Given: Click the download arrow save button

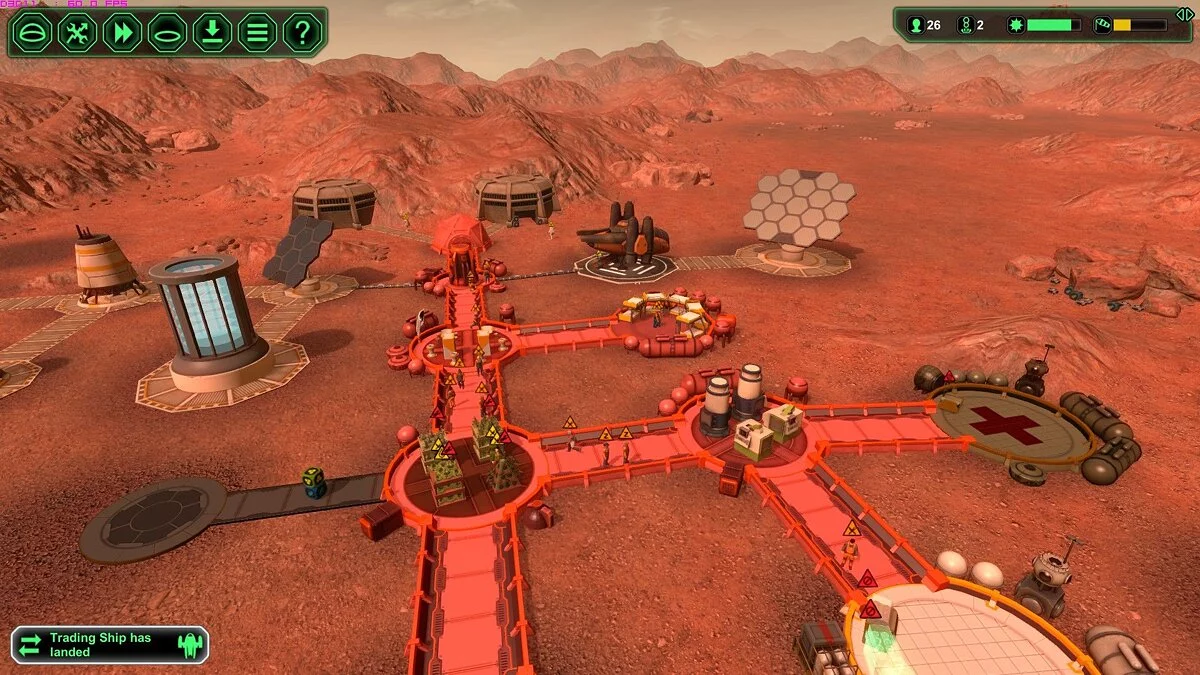Looking at the screenshot, I should tap(212, 32).
